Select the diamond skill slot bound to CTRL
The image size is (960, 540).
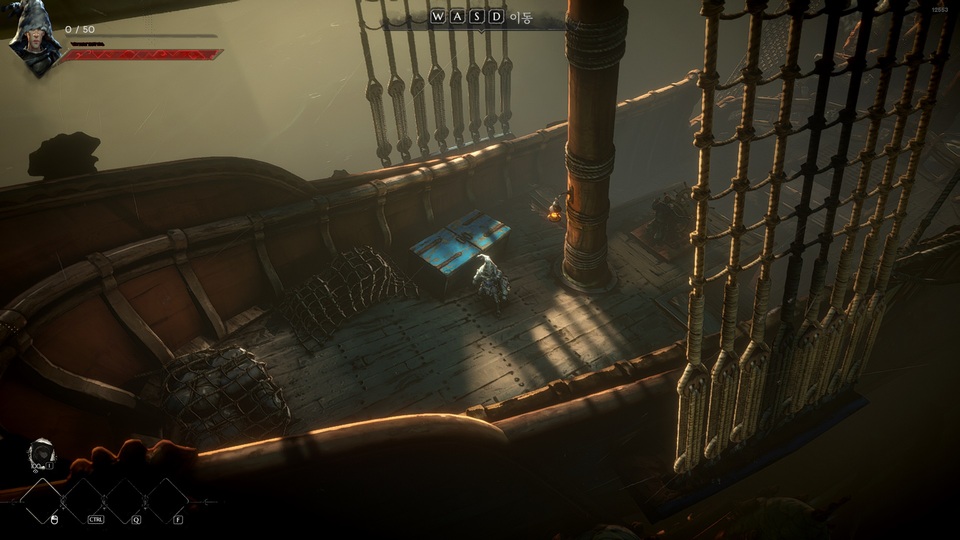(x=84, y=500)
